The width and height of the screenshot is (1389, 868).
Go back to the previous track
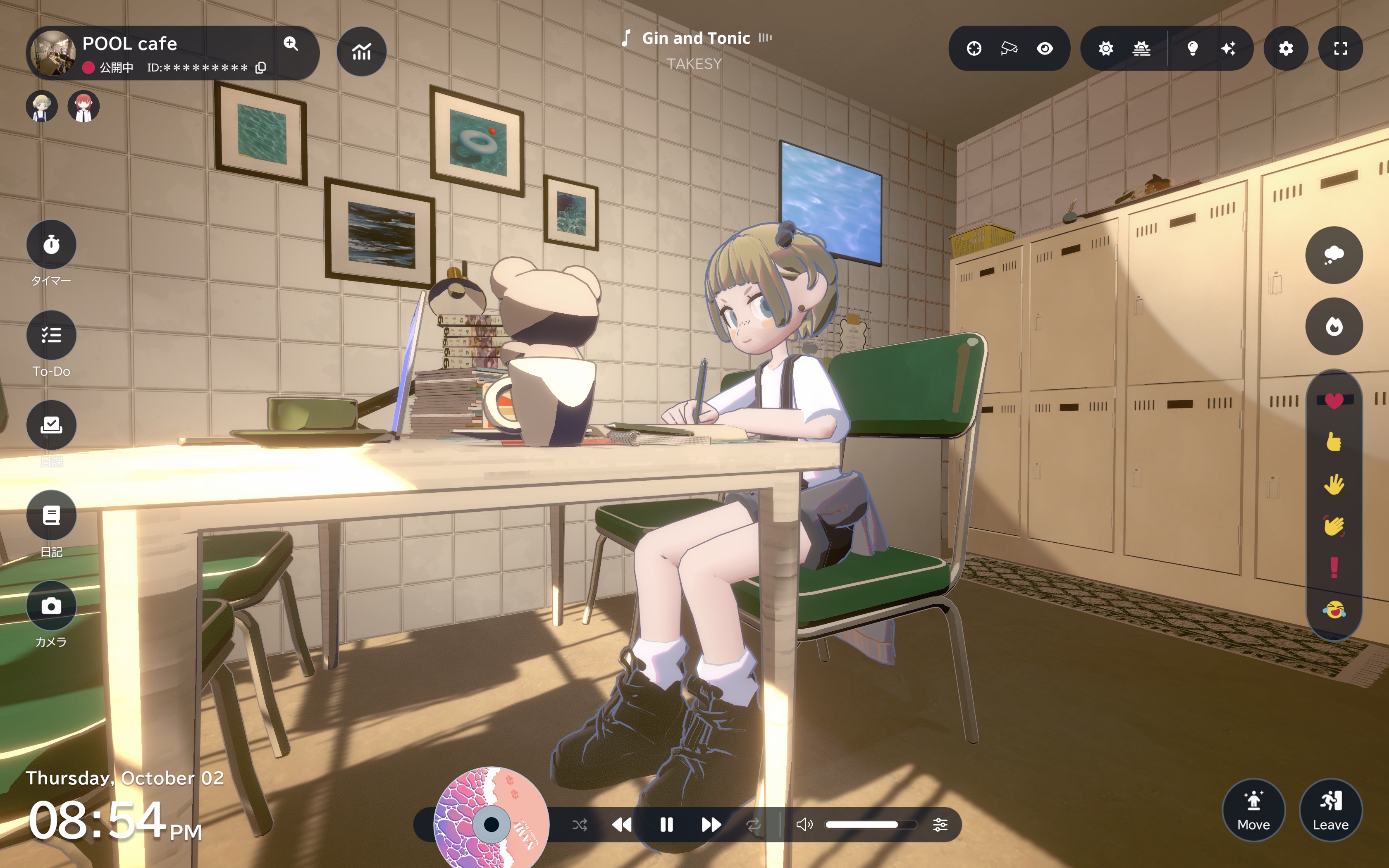(622, 825)
